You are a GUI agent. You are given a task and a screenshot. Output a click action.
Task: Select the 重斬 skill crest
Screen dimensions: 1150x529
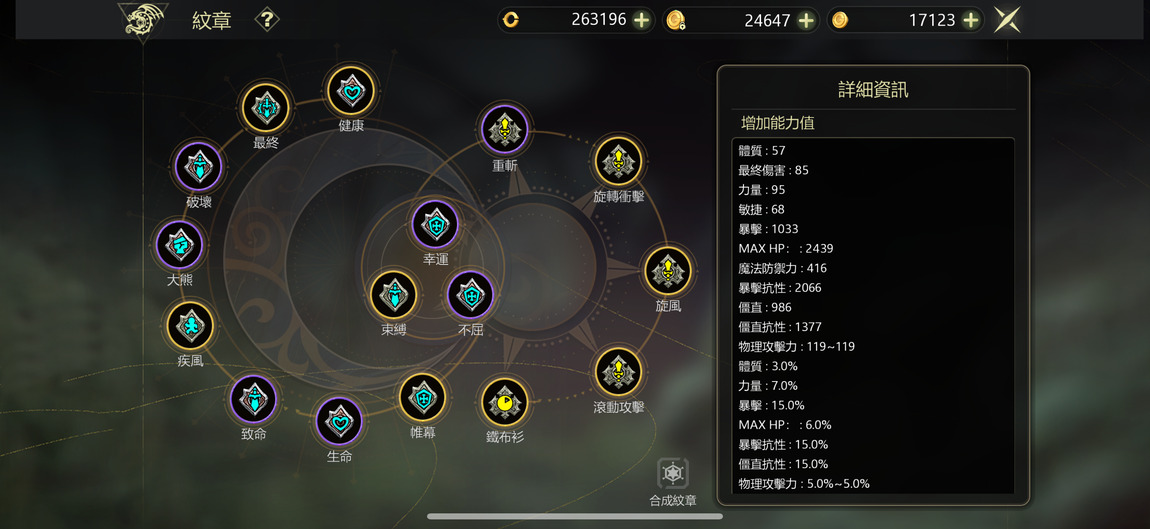(505, 129)
